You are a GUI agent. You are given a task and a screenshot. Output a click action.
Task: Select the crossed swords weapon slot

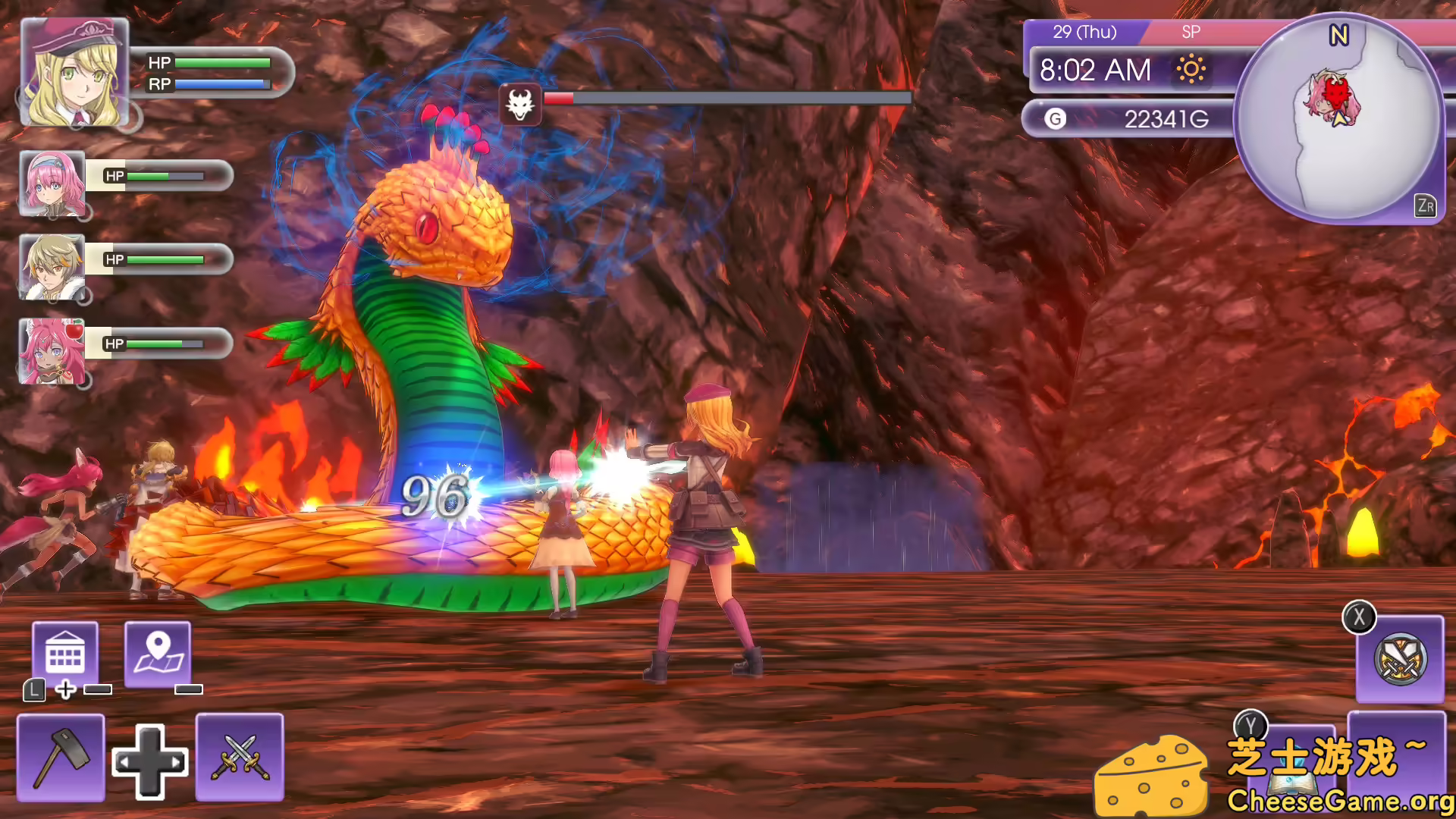click(240, 757)
